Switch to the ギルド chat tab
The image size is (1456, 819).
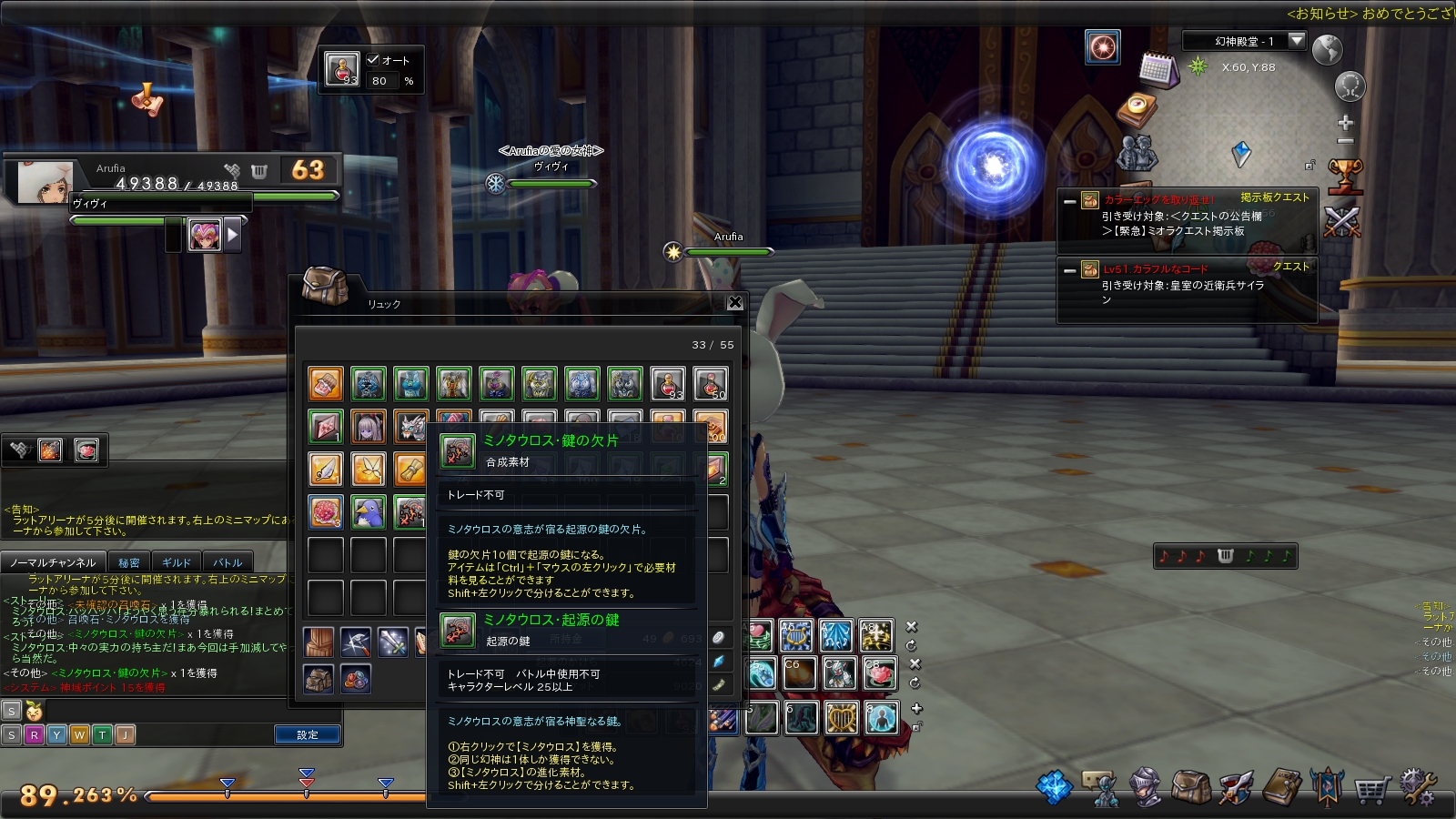176,562
